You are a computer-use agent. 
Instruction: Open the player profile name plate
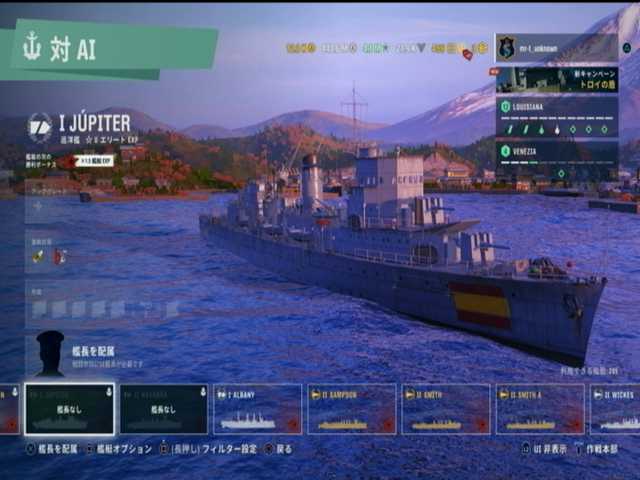click(556, 47)
